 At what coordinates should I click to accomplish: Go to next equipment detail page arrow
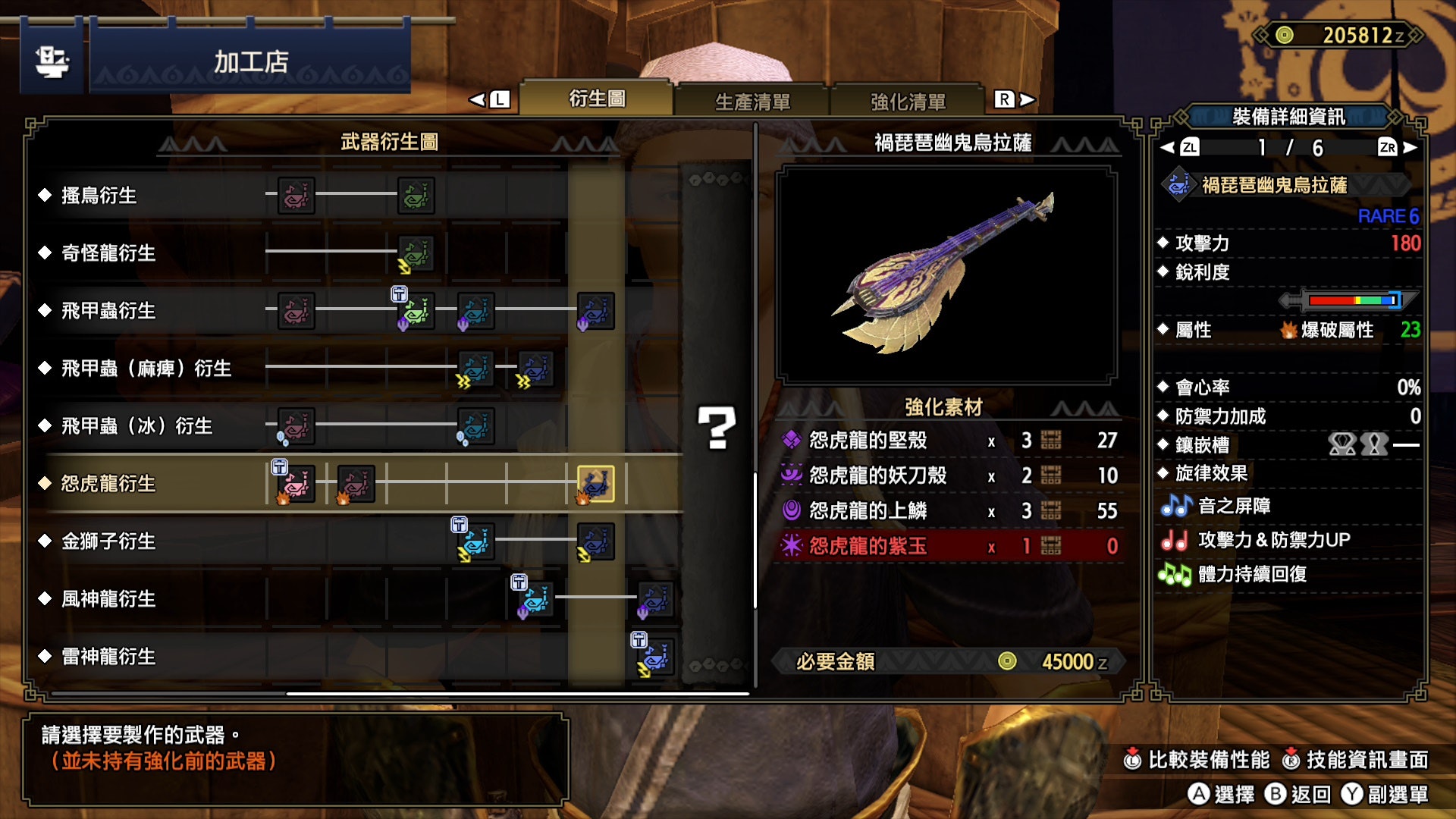1409,148
